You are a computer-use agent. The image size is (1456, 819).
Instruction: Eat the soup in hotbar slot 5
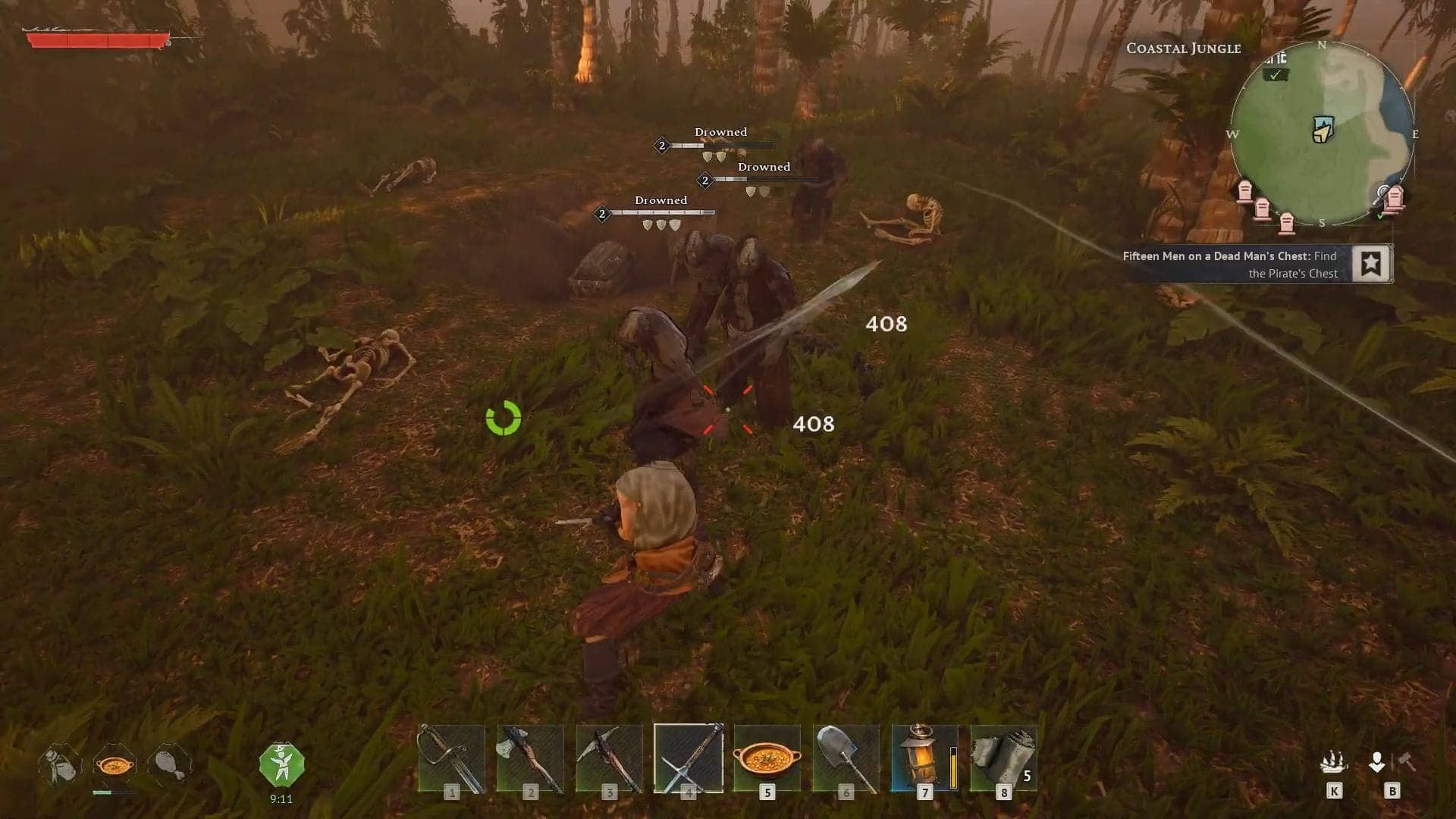point(767,757)
